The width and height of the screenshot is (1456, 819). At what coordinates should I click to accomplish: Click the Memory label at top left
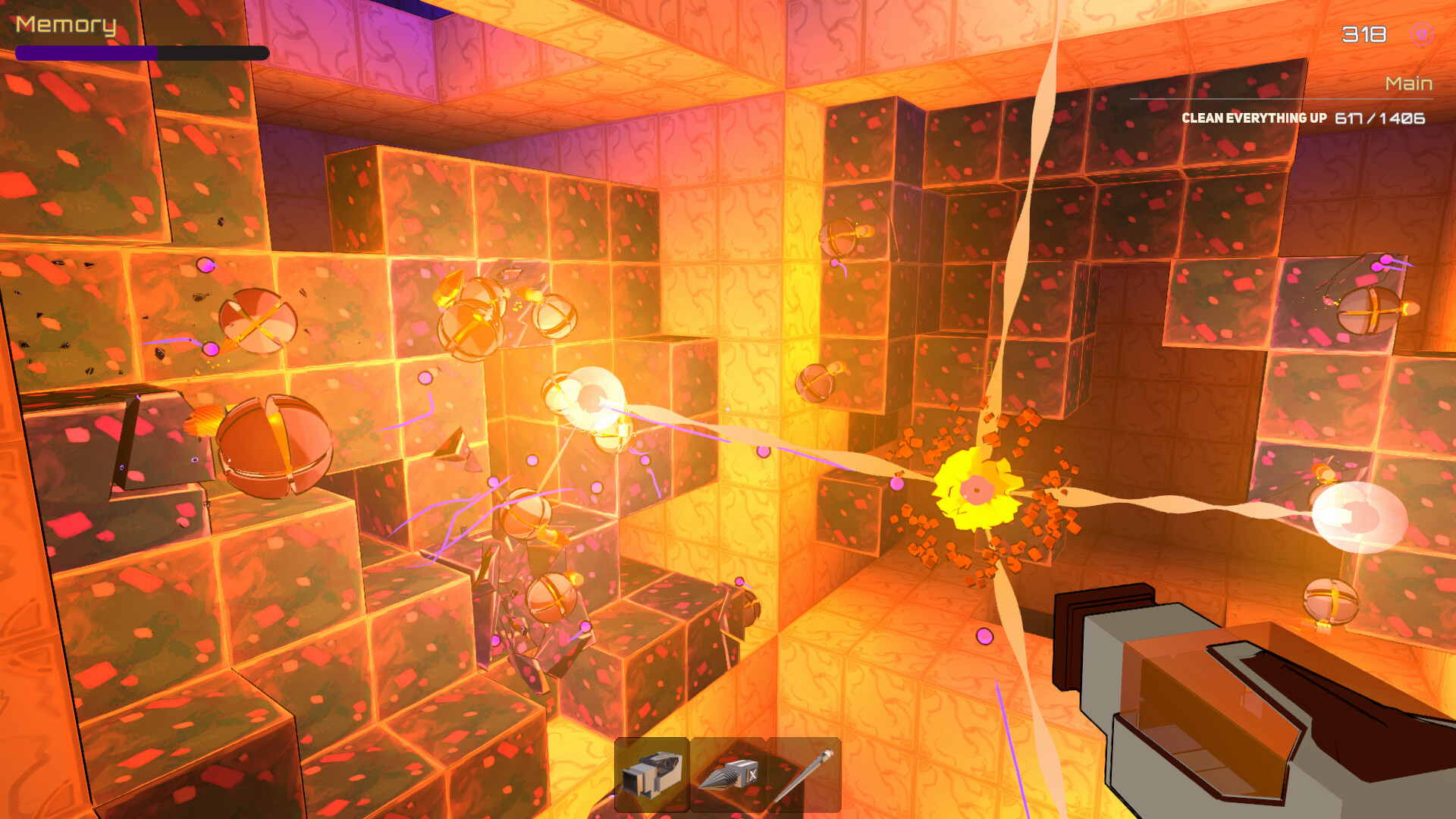[x=64, y=25]
